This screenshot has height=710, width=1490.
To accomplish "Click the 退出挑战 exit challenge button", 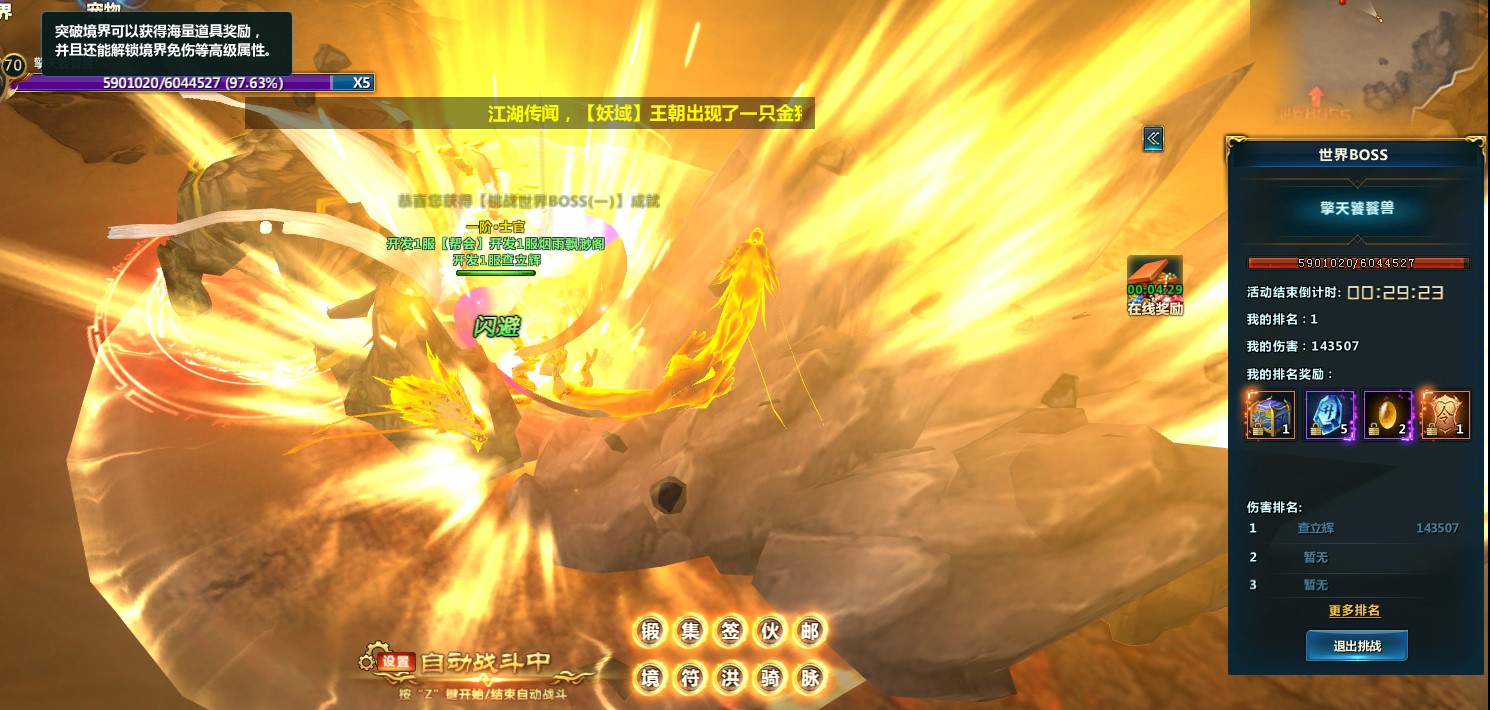I will [x=1356, y=646].
